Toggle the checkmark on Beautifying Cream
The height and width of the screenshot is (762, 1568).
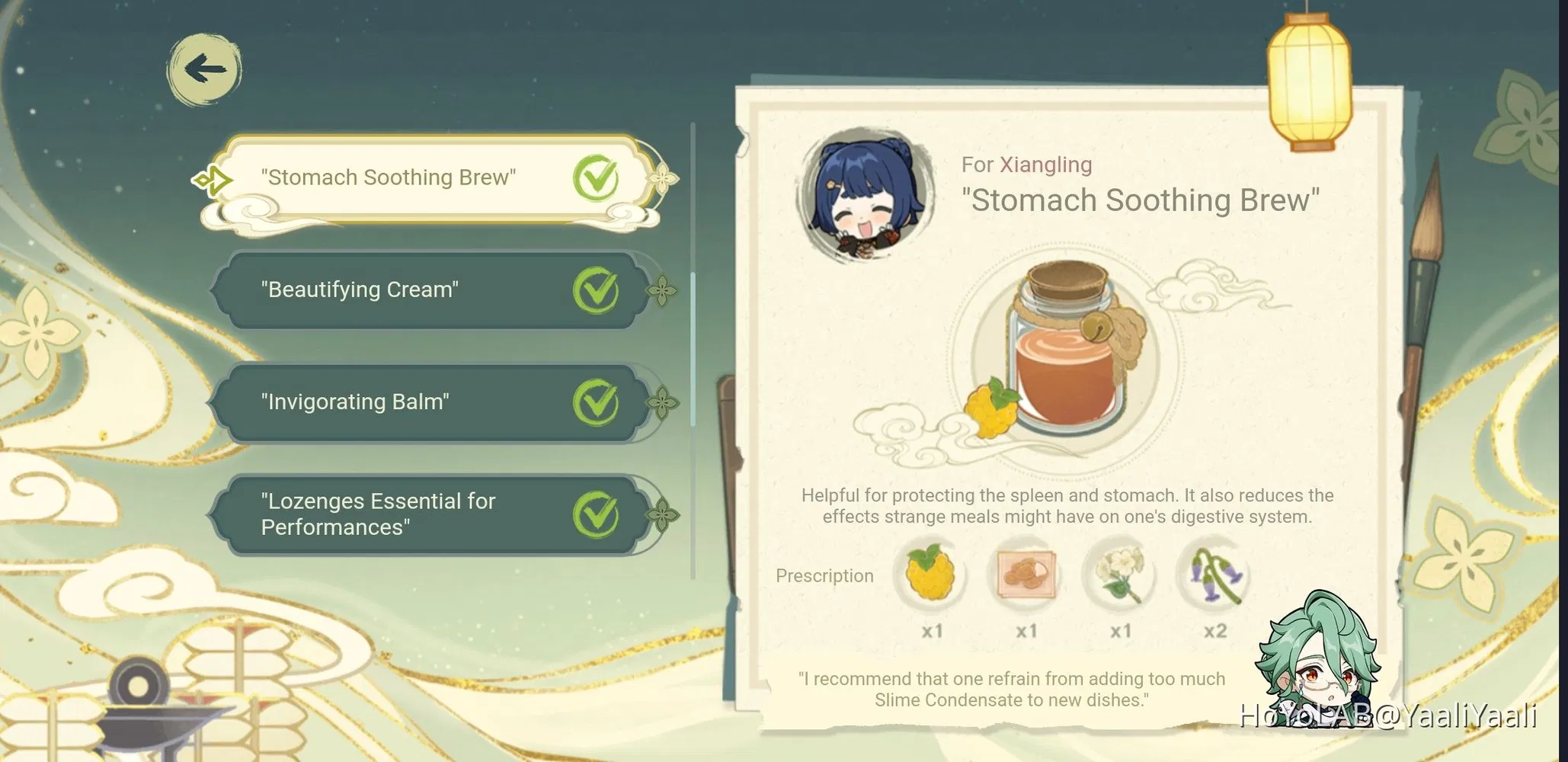click(597, 290)
